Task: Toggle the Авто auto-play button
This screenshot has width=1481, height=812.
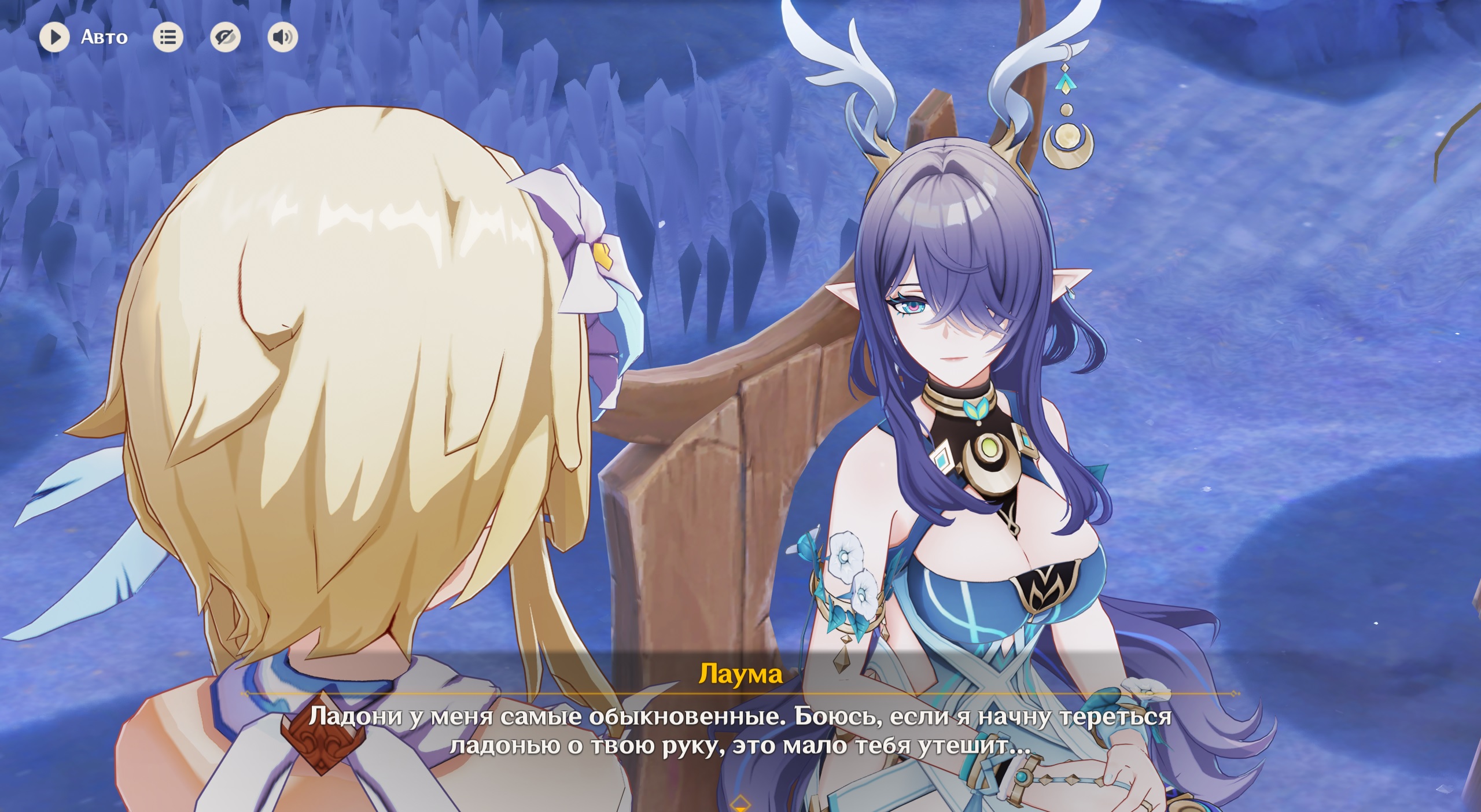Action: tap(54, 38)
